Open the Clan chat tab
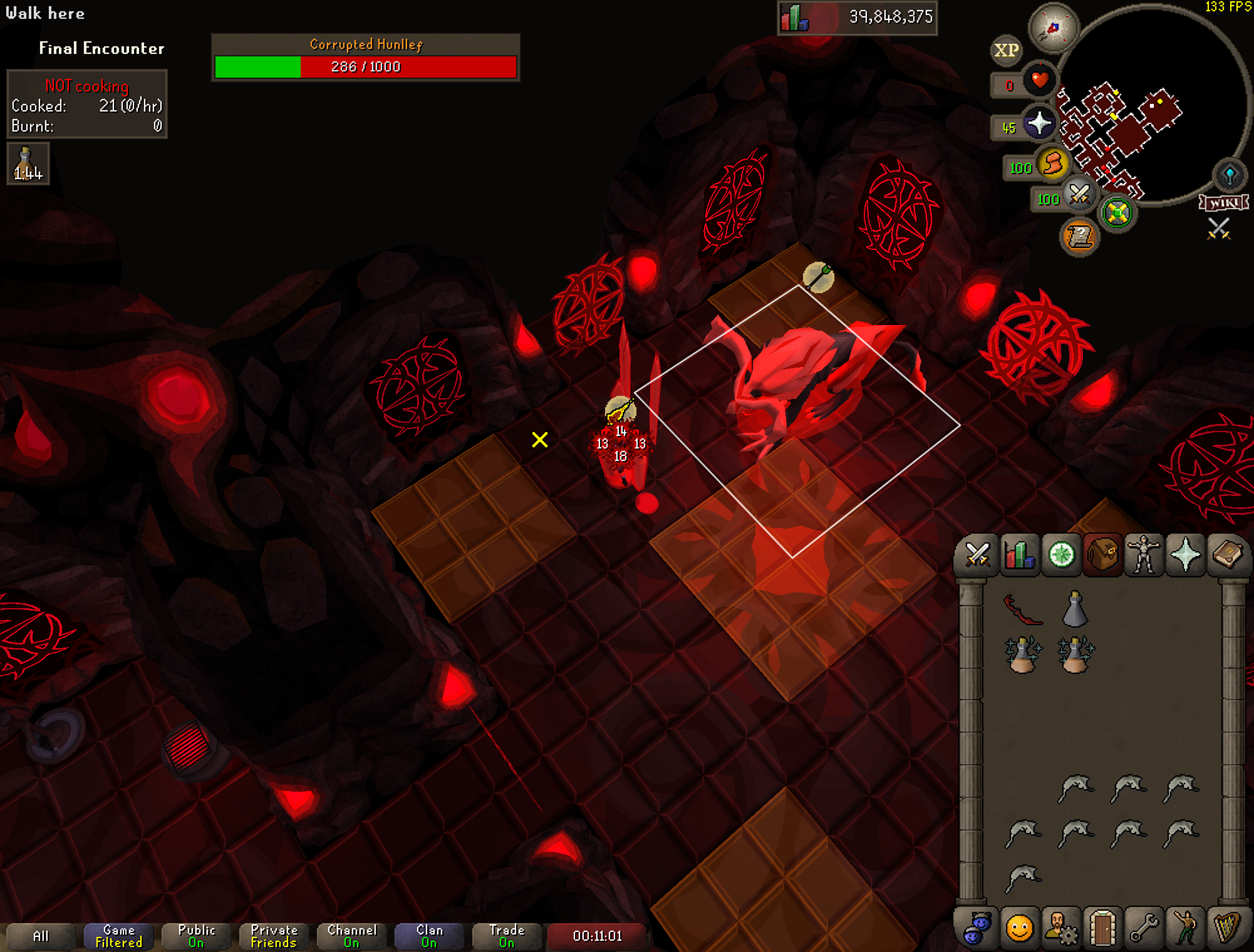This screenshot has height=952, width=1254. [x=429, y=936]
